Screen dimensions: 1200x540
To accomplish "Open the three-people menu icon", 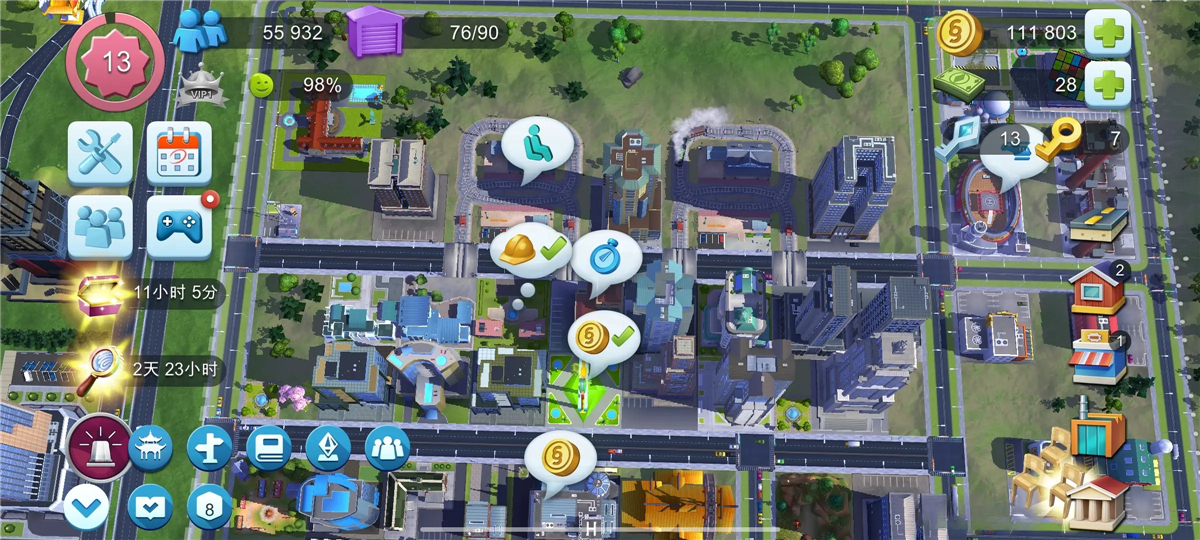I will click(x=387, y=447).
